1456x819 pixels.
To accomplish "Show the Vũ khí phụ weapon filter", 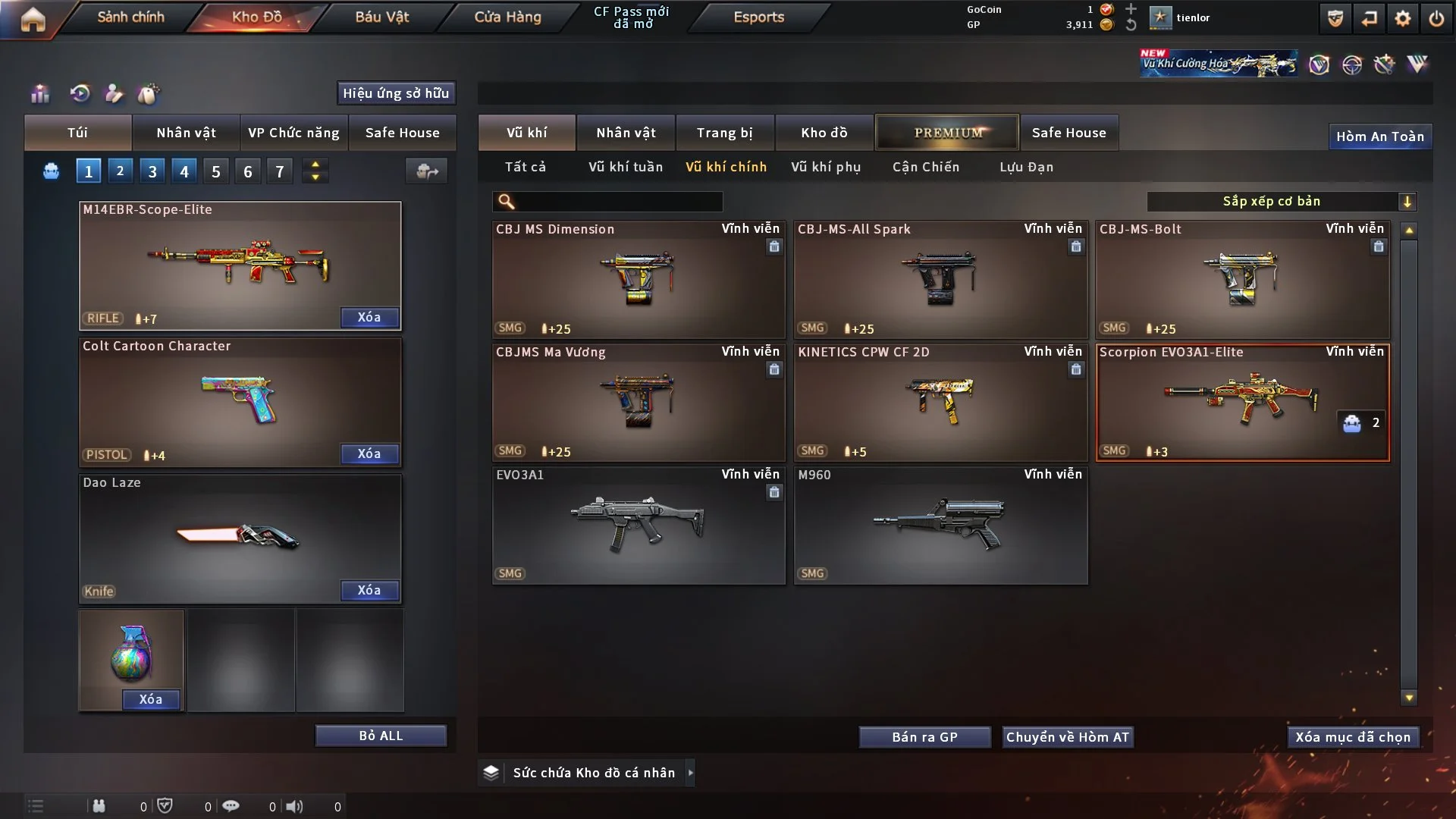I will (826, 167).
